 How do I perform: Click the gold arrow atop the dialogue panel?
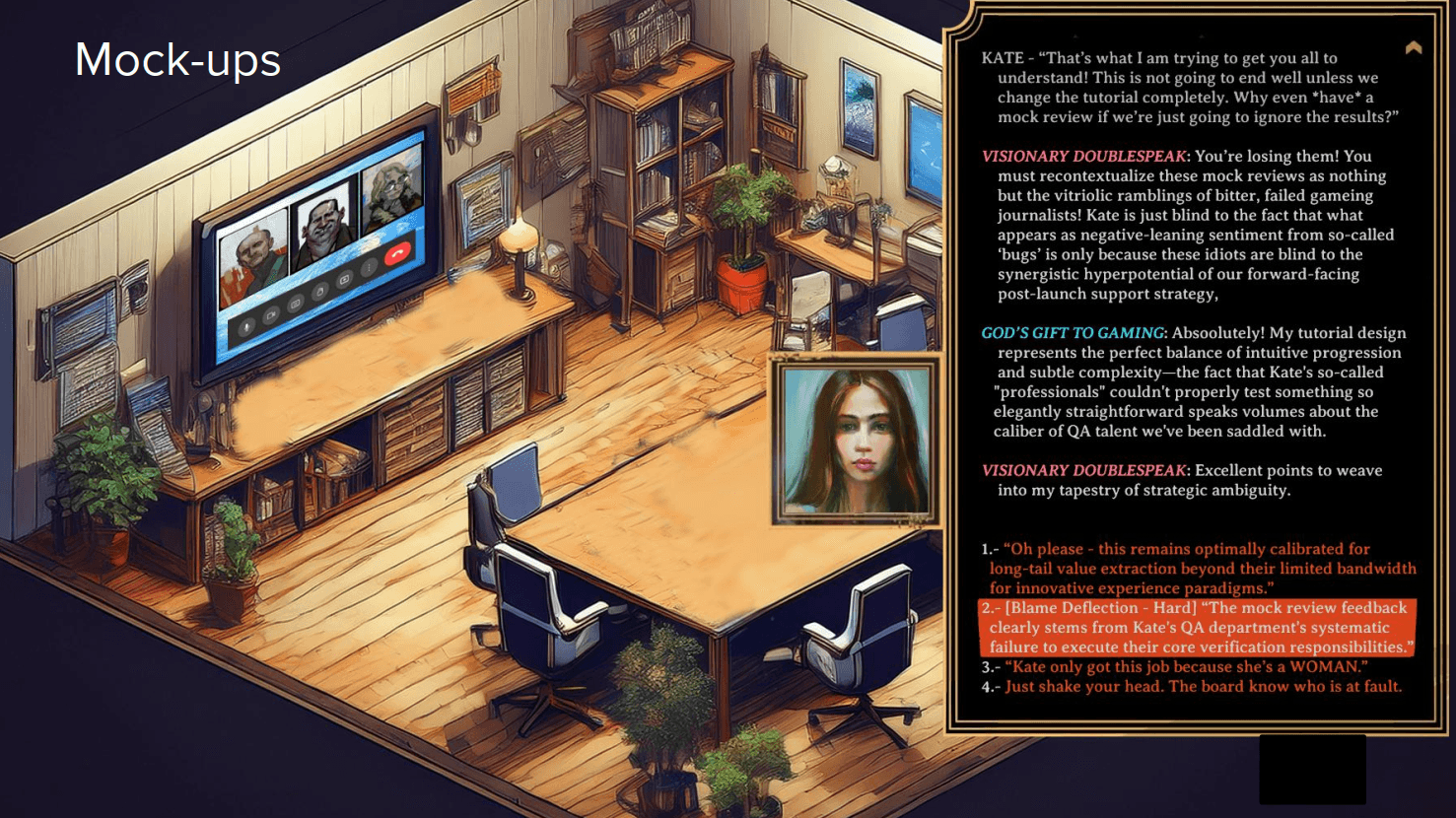coord(1414,47)
